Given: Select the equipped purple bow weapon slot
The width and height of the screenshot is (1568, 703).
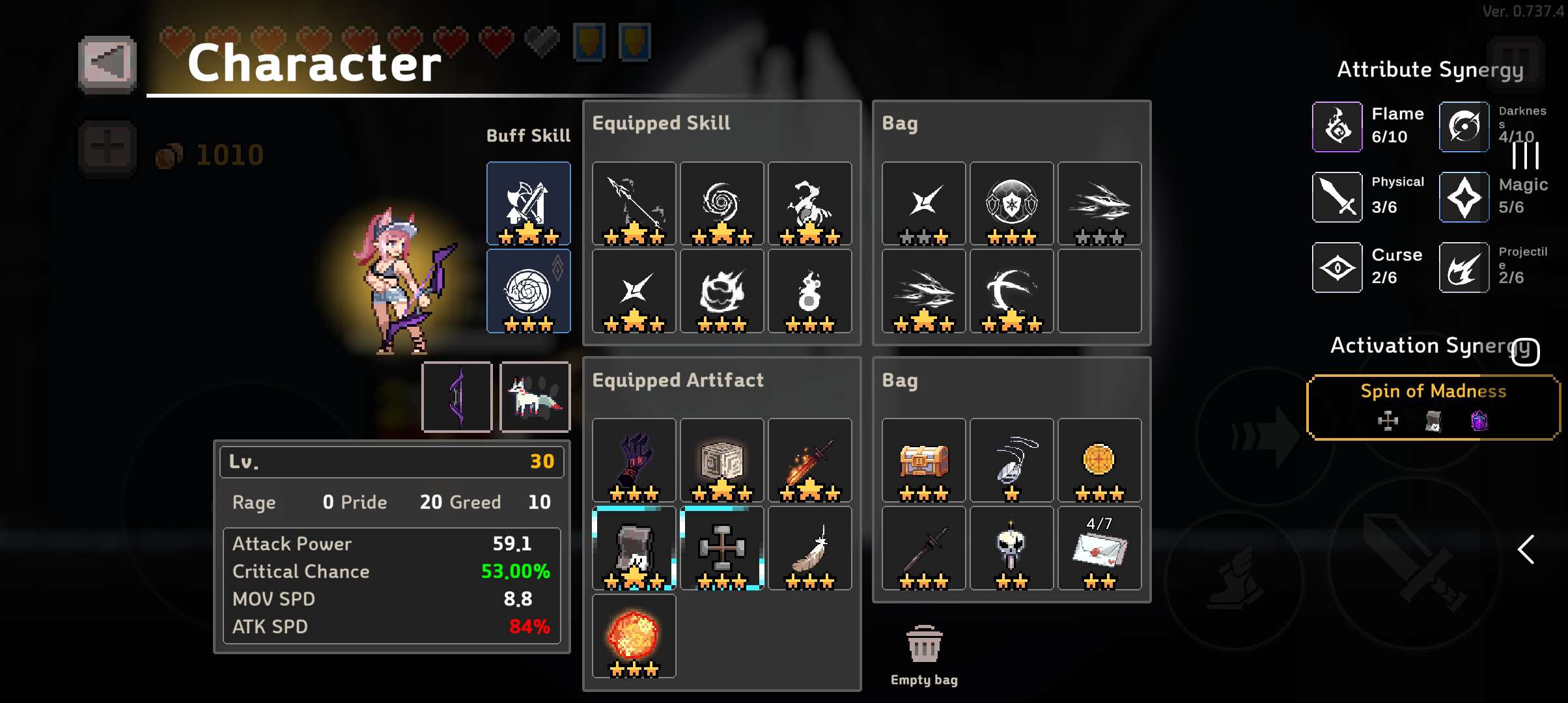Looking at the screenshot, I should [x=456, y=396].
